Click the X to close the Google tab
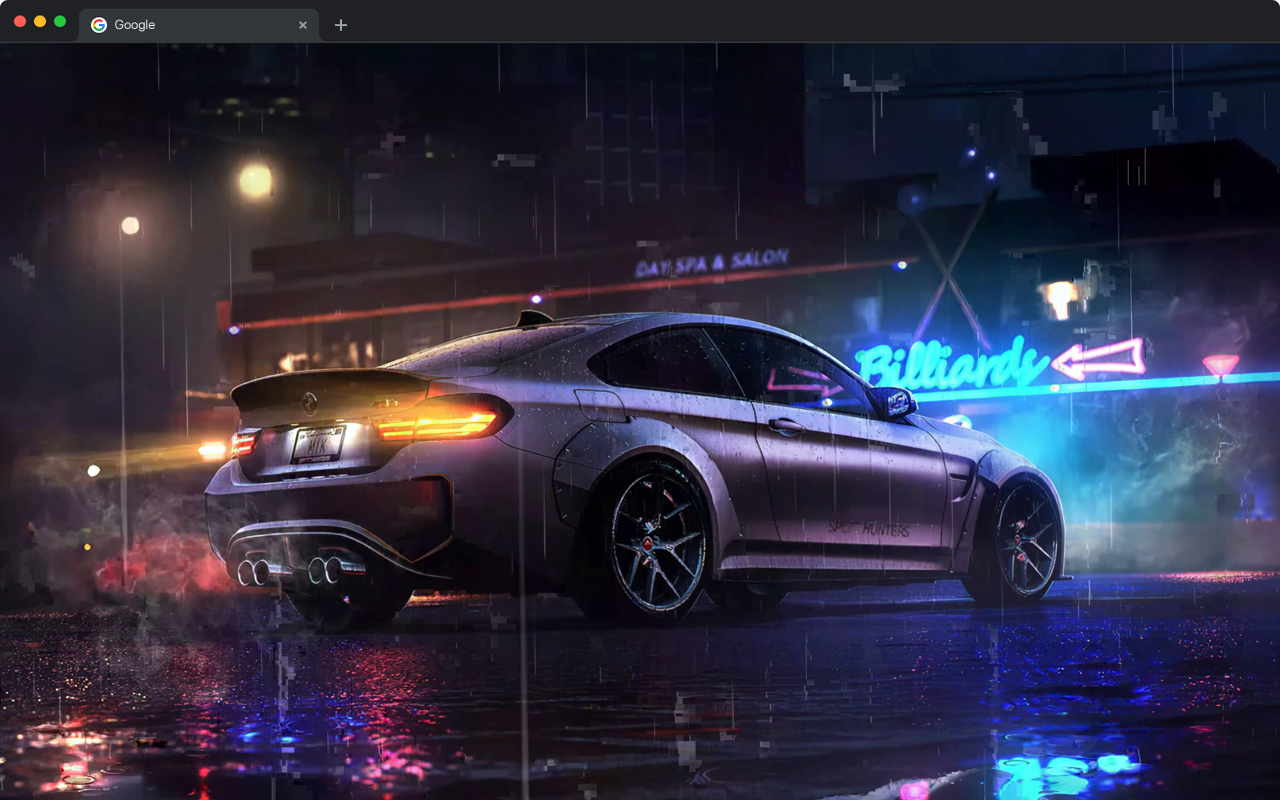Image resolution: width=1280 pixels, height=800 pixels. [x=303, y=25]
